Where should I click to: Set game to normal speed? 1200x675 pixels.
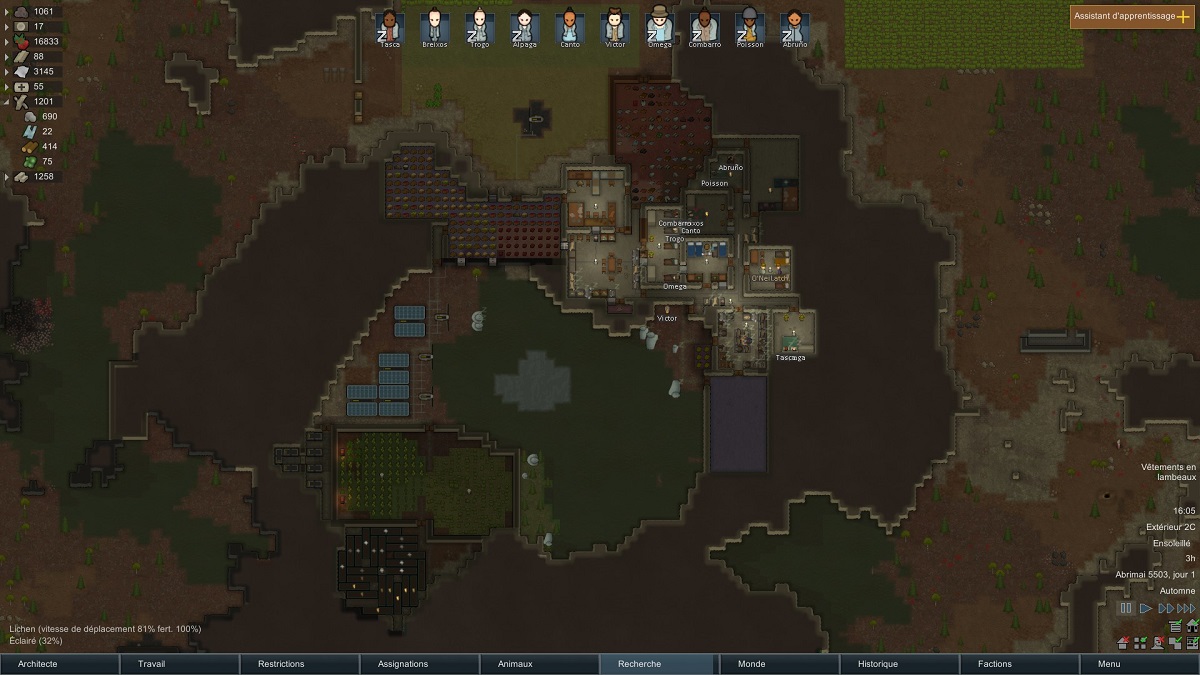[1146, 608]
